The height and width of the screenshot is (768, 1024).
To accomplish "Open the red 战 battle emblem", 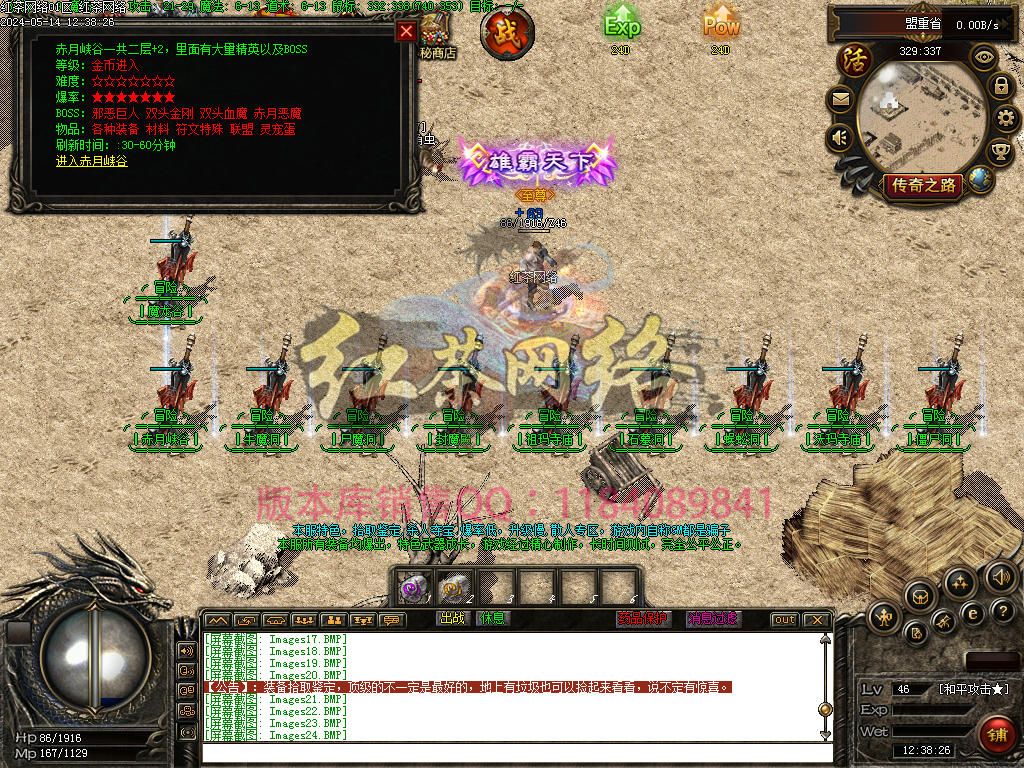I will (x=506, y=33).
